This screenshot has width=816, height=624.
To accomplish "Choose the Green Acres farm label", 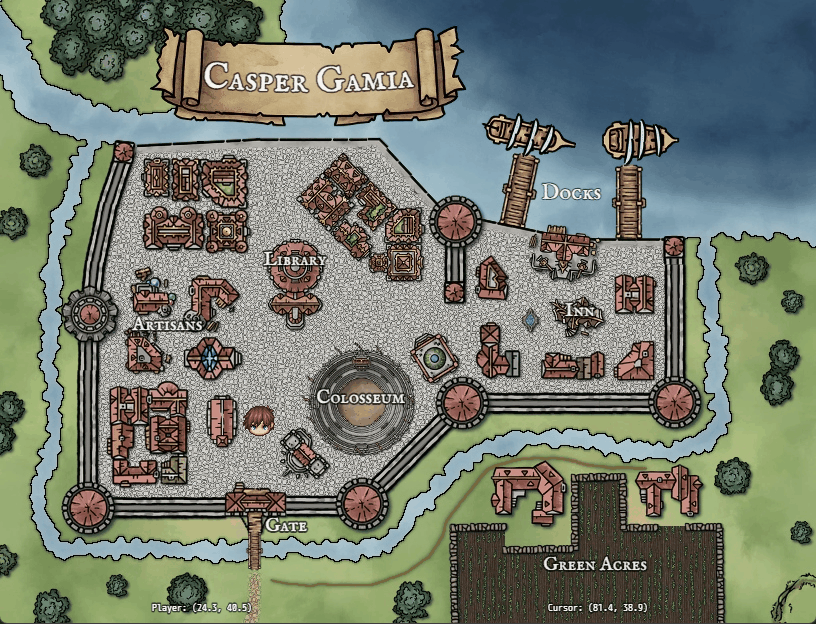I will coord(595,564).
